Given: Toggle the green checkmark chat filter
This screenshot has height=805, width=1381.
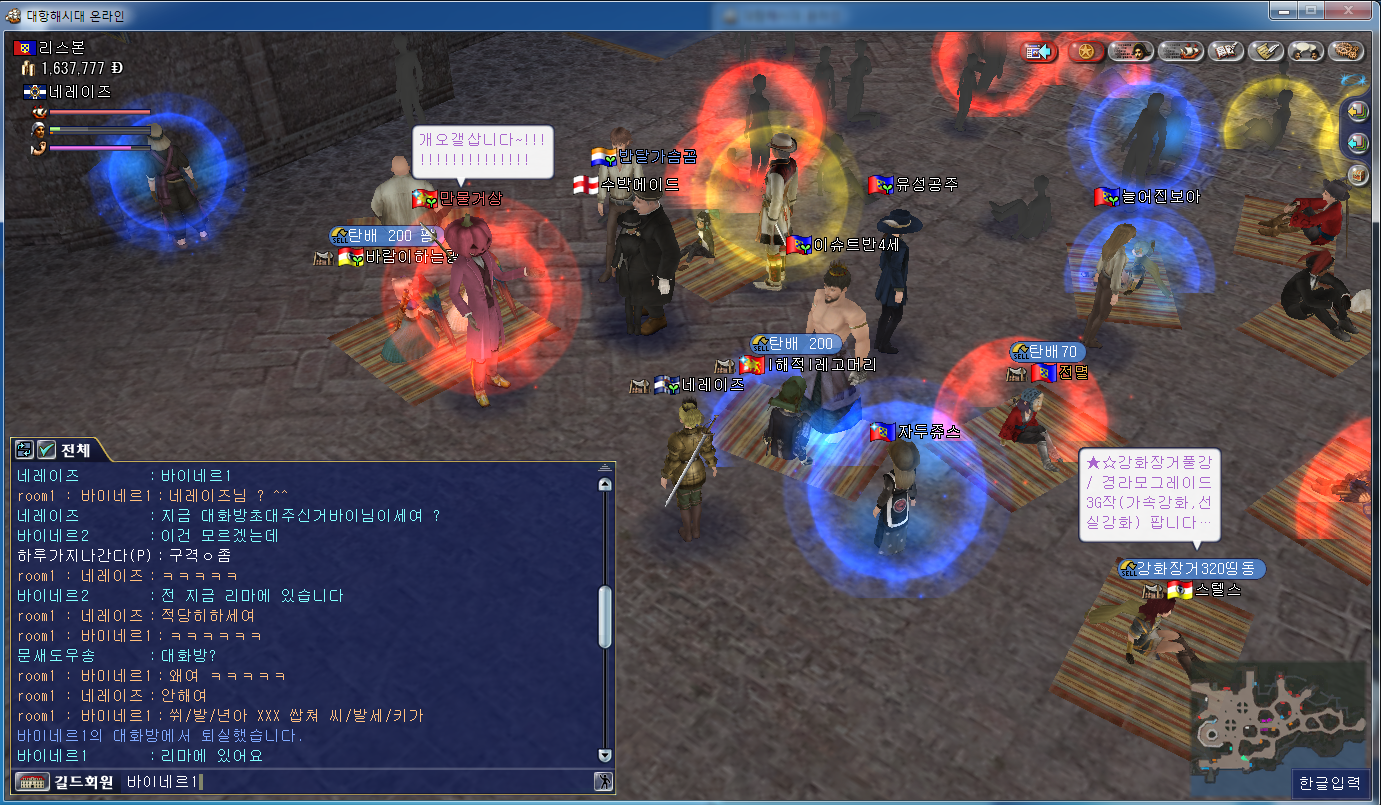Looking at the screenshot, I should coord(46,450).
